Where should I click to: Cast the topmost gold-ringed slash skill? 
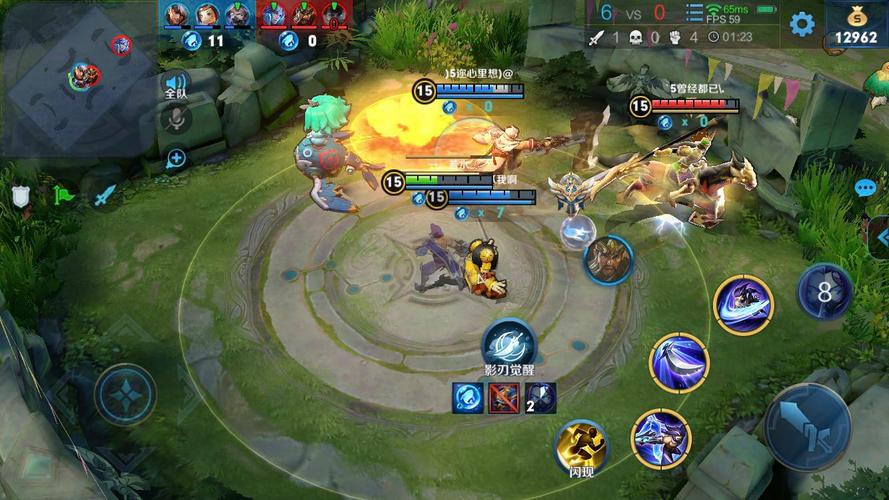coord(743,305)
